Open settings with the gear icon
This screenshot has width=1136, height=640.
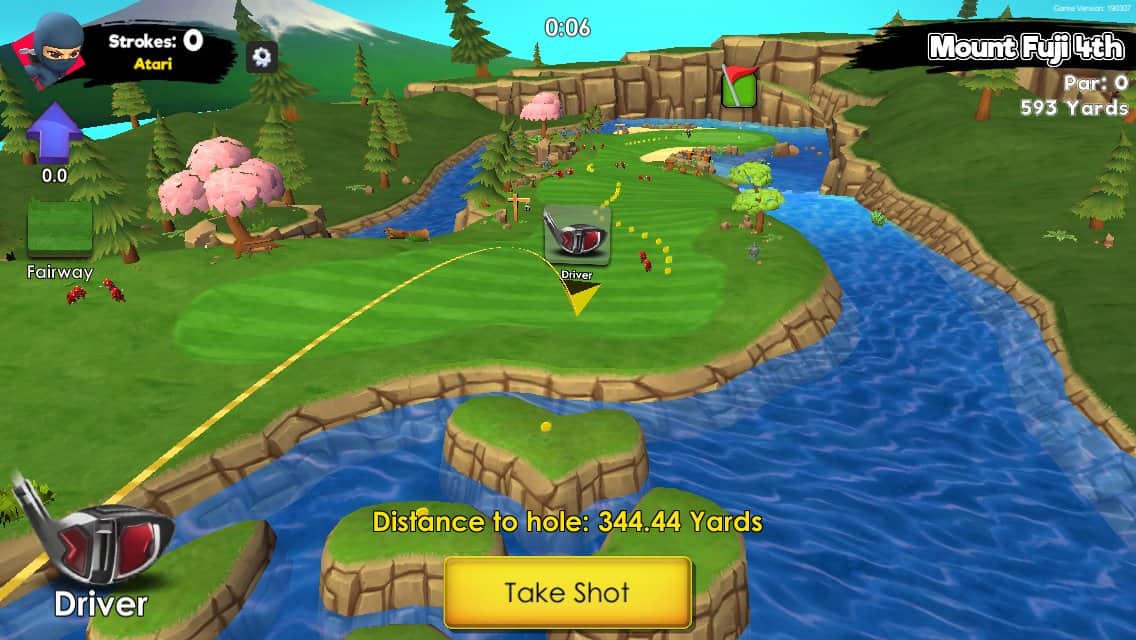(x=262, y=56)
